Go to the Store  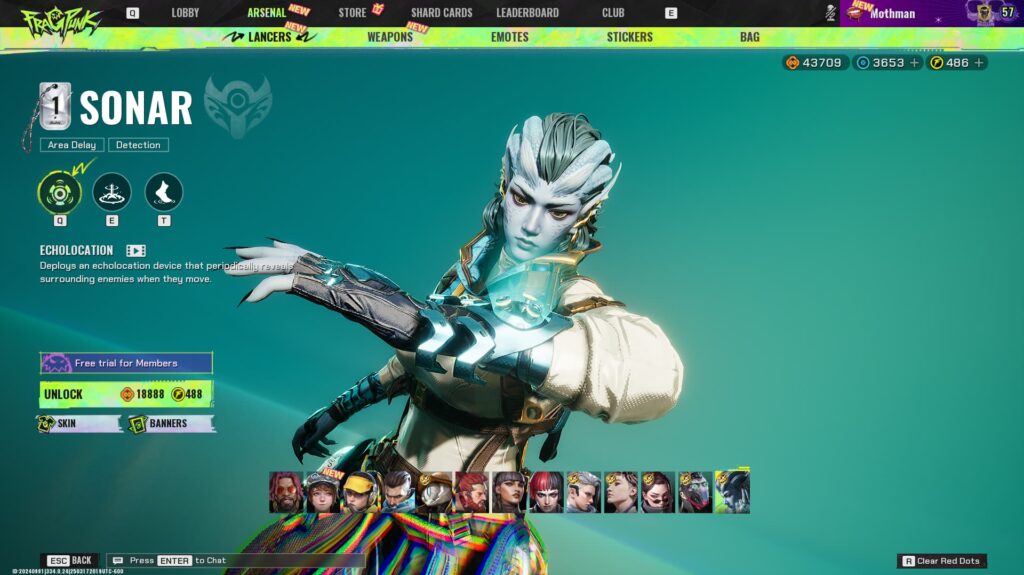click(352, 13)
